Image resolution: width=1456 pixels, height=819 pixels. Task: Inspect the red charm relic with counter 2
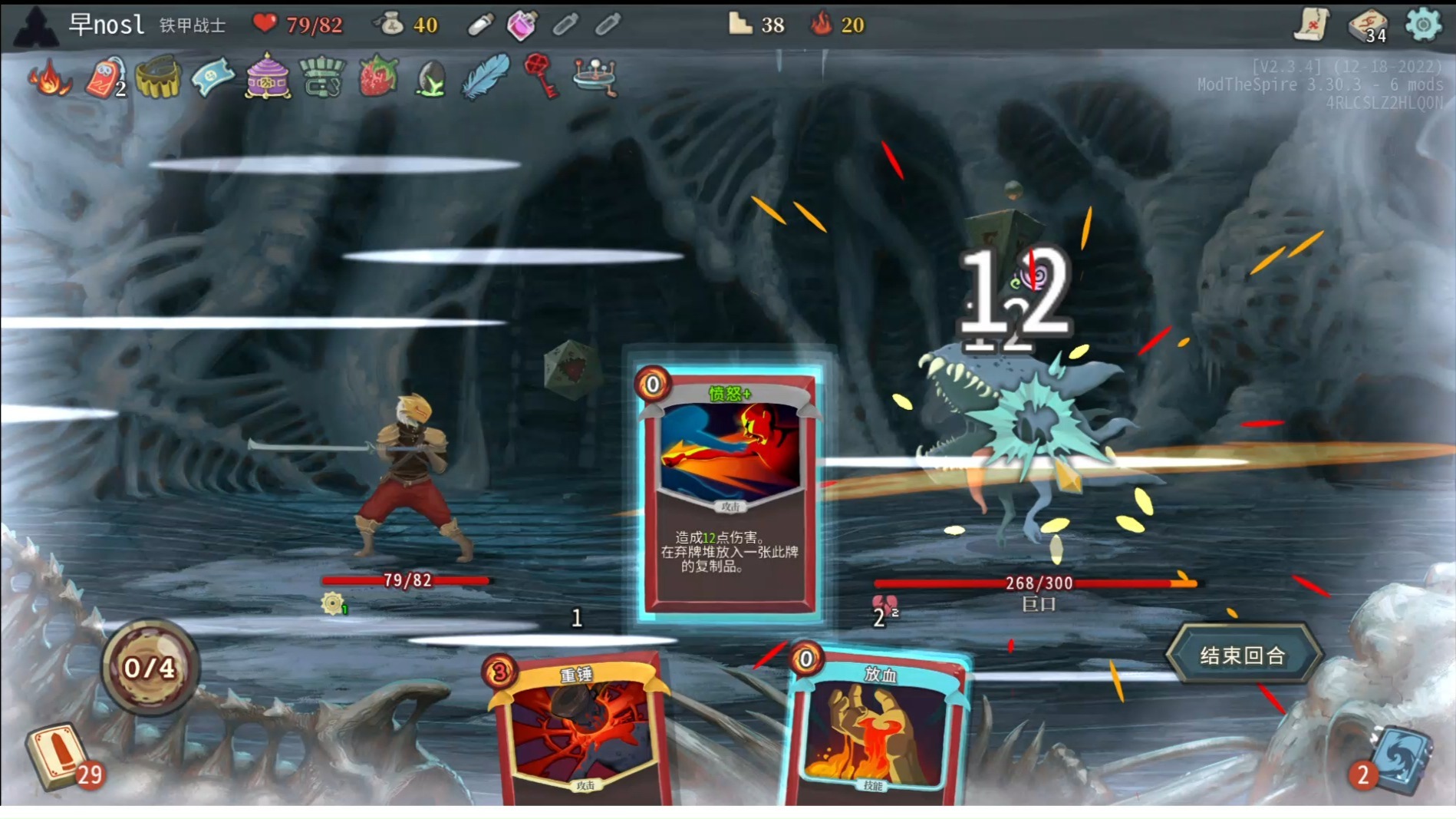105,78
